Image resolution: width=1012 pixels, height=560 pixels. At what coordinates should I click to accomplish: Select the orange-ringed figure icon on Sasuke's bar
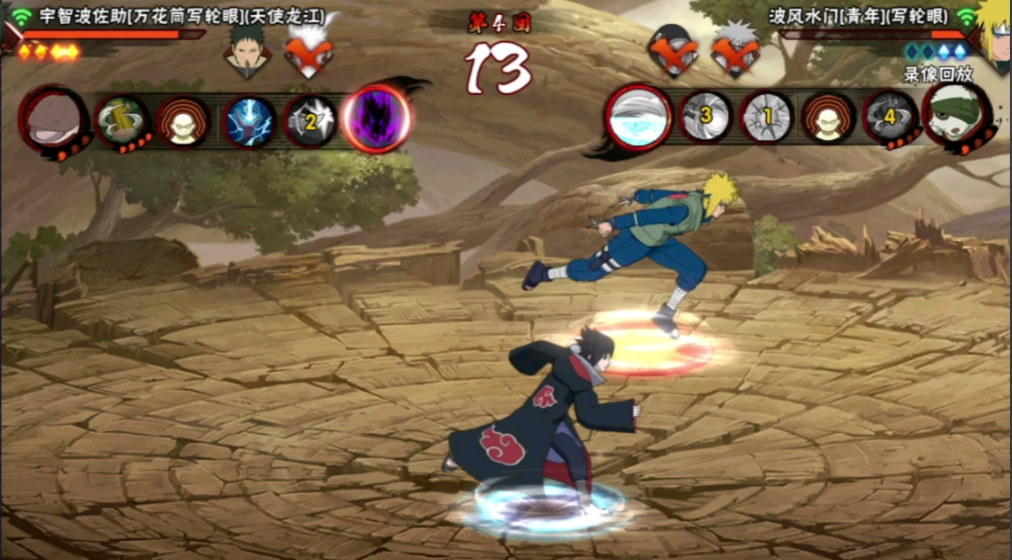[x=183, y=121]
